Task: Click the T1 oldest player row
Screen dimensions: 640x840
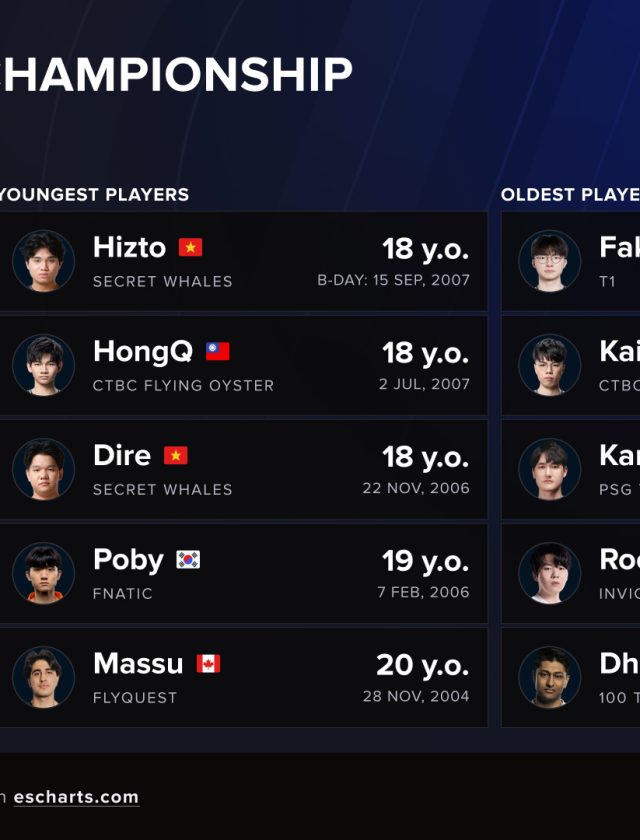Action: click(x=572, y=261)
